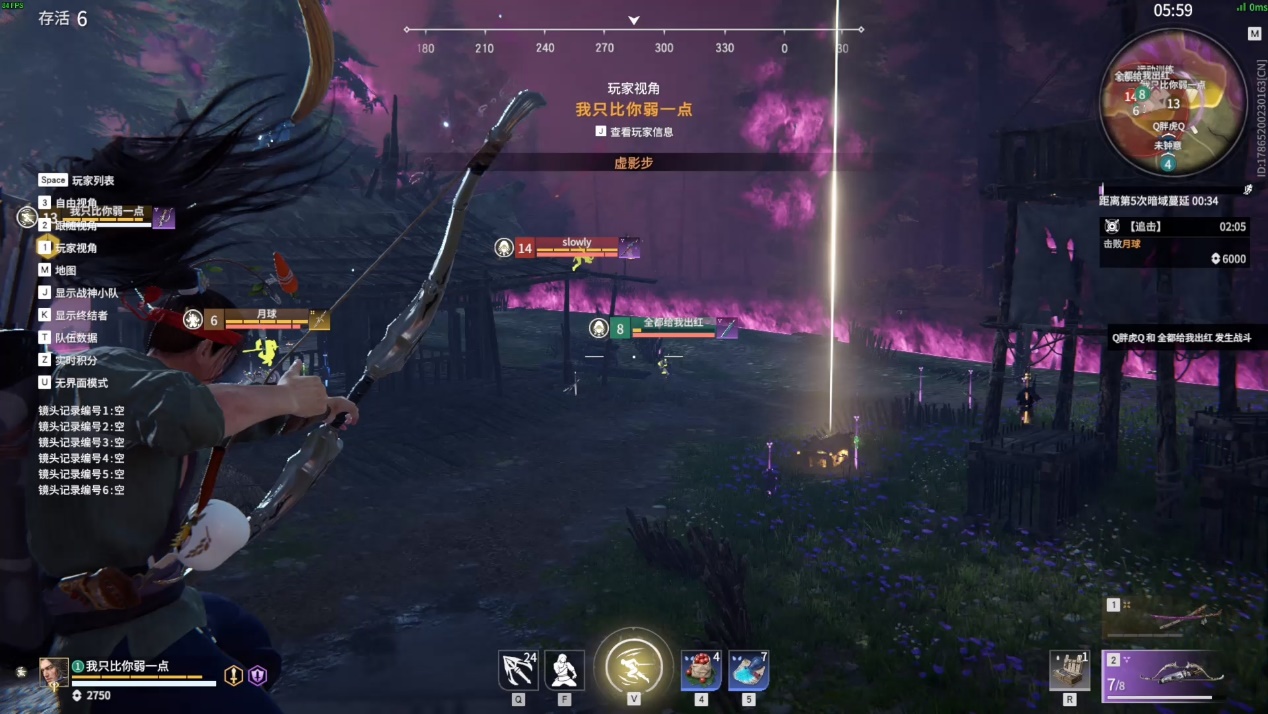The width and height of the screenshot is (1268, 714).
Task: Show 实时积分 live scores
Action: click(x=76, y=360)
